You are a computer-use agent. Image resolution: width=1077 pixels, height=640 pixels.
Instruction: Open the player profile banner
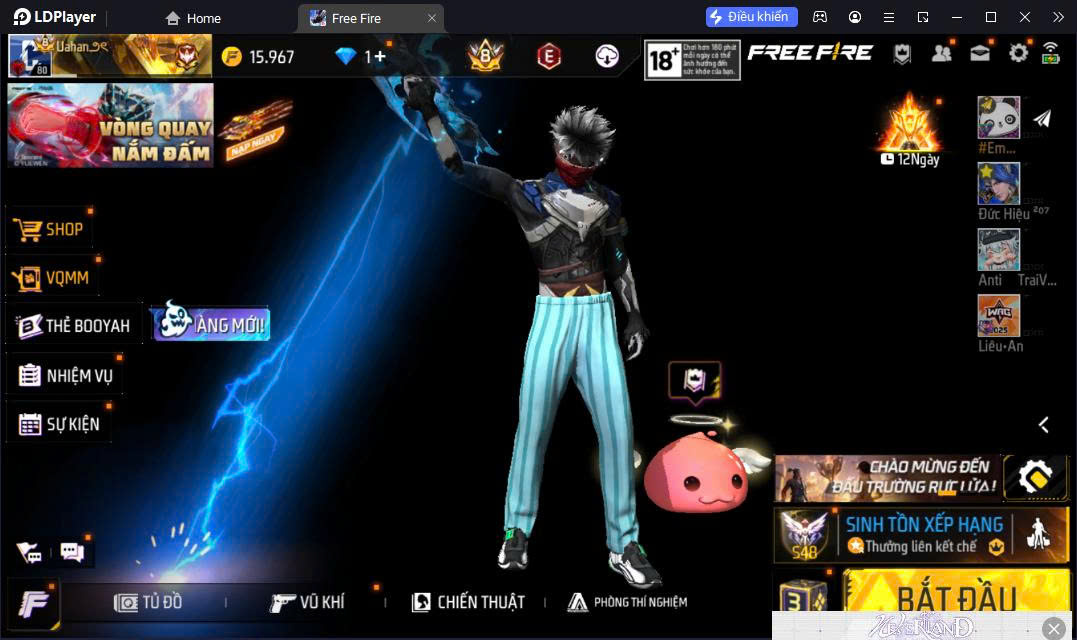tap(110, 56)
